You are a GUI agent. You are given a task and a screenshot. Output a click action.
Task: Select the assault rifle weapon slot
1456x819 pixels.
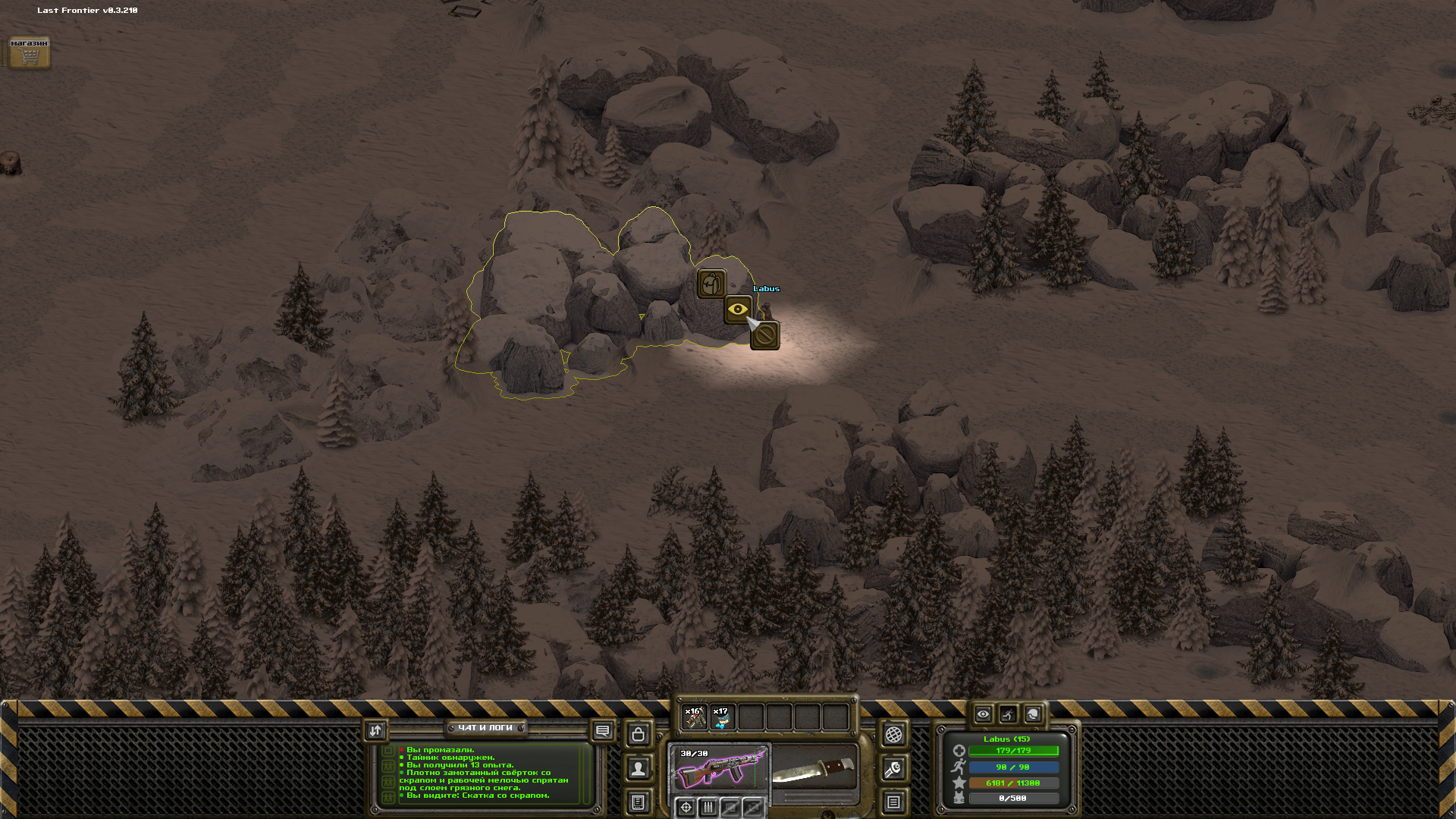pyautogui.click(x=719, y=768)
